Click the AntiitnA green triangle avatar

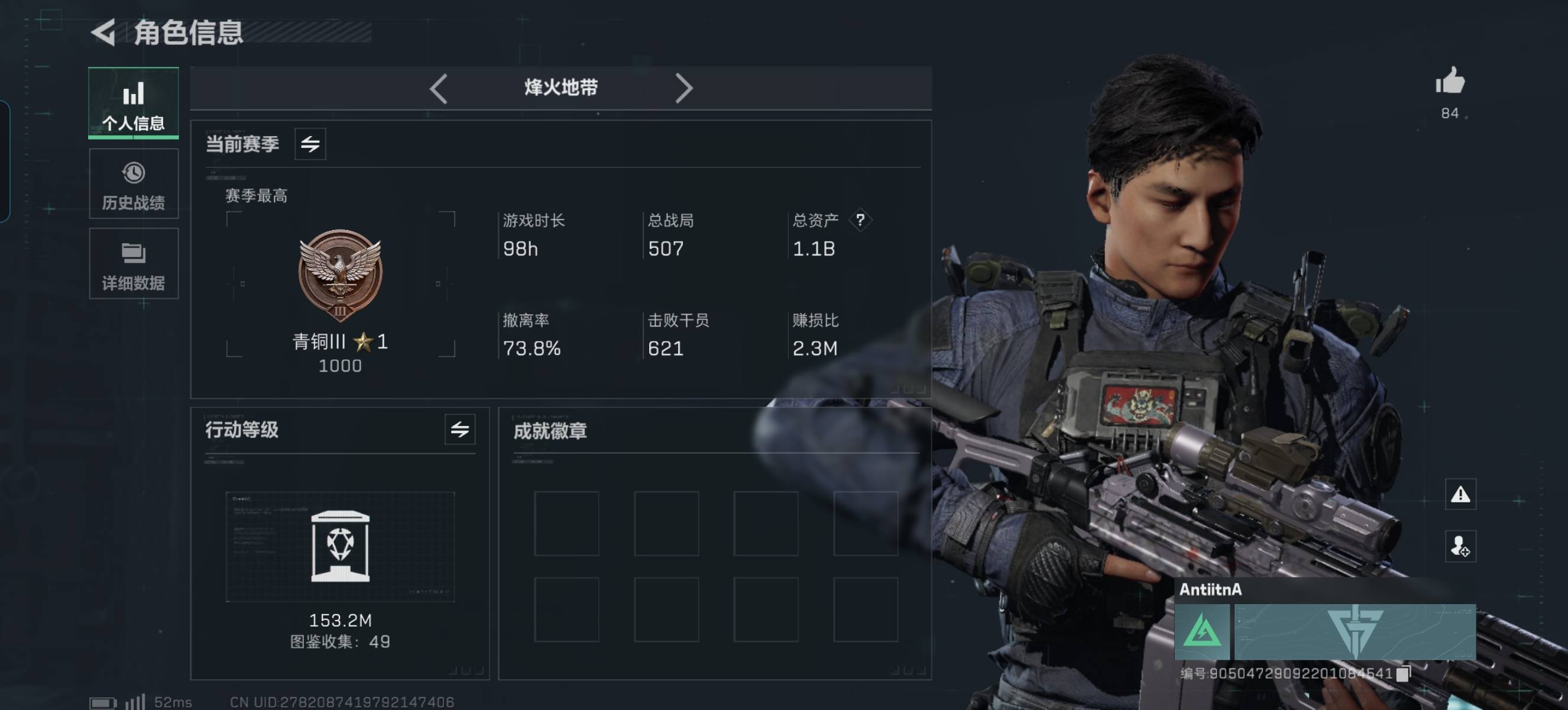[x=1201, y=631]
